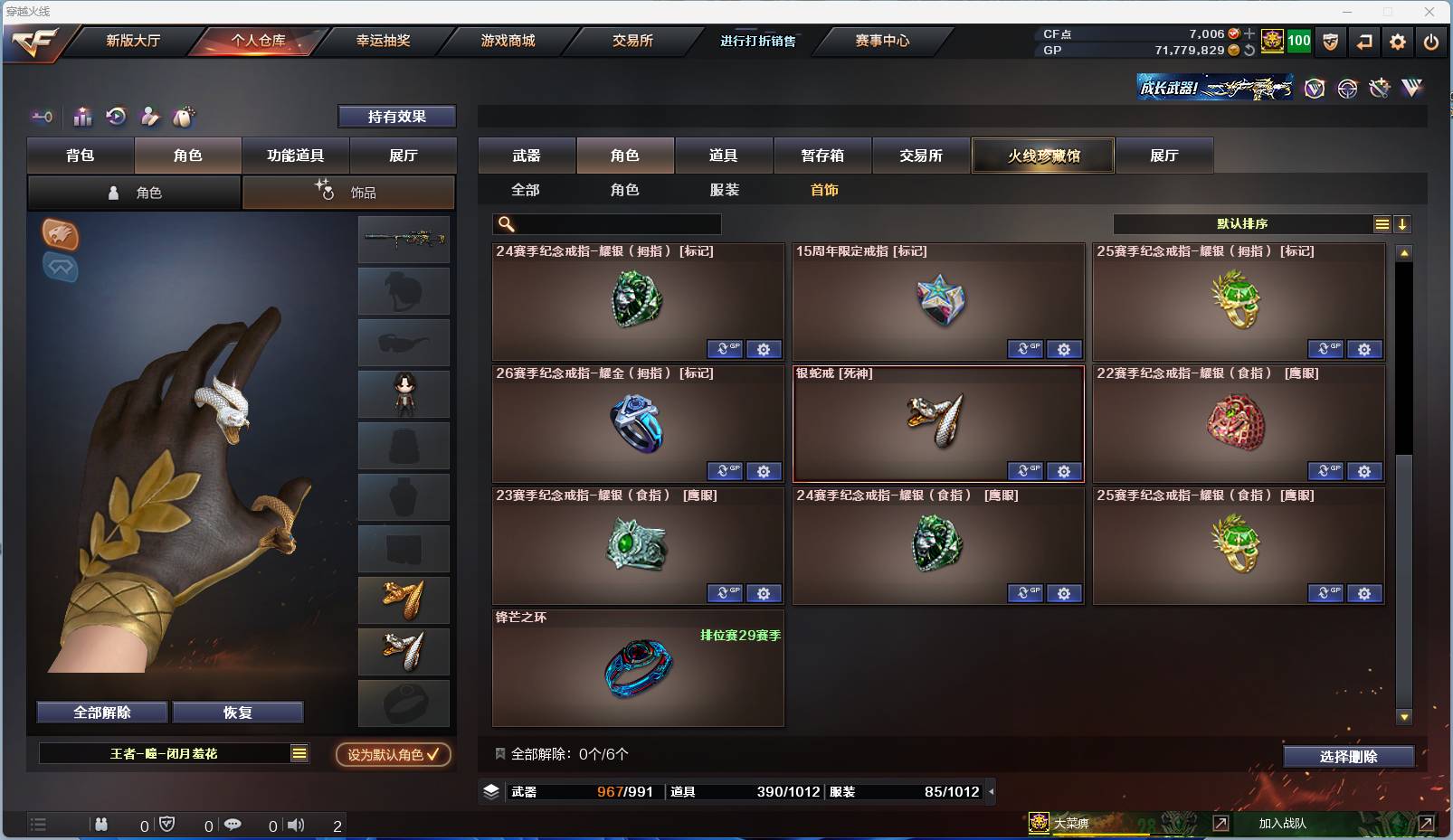Open the character edit icon in the toolbar
This screenshot has height=840, width=1453.
pyautogui.click(x=148, y=117)
